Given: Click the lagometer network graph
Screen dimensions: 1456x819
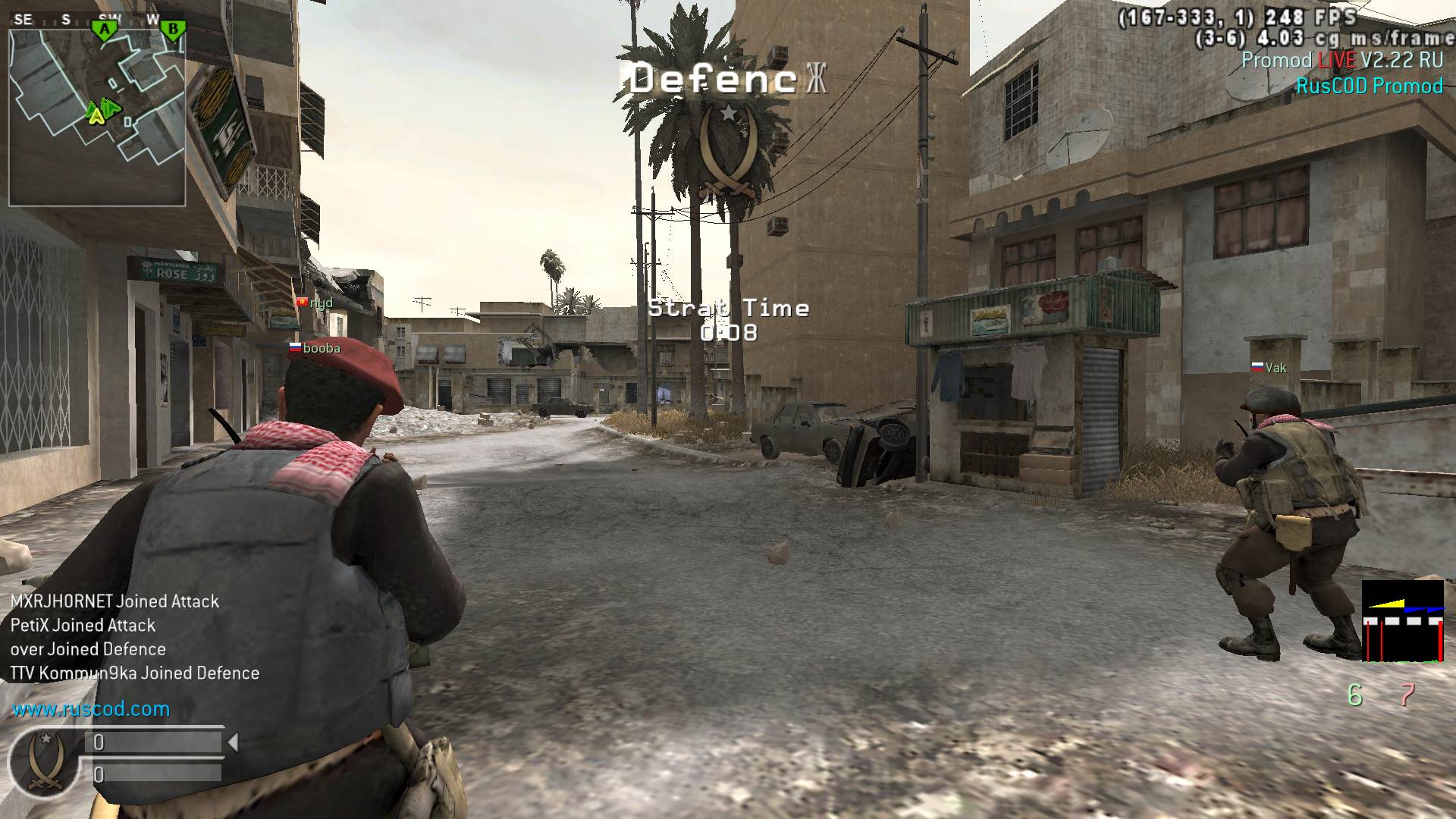Looking at the screenshot, I should click(1402, 621).
